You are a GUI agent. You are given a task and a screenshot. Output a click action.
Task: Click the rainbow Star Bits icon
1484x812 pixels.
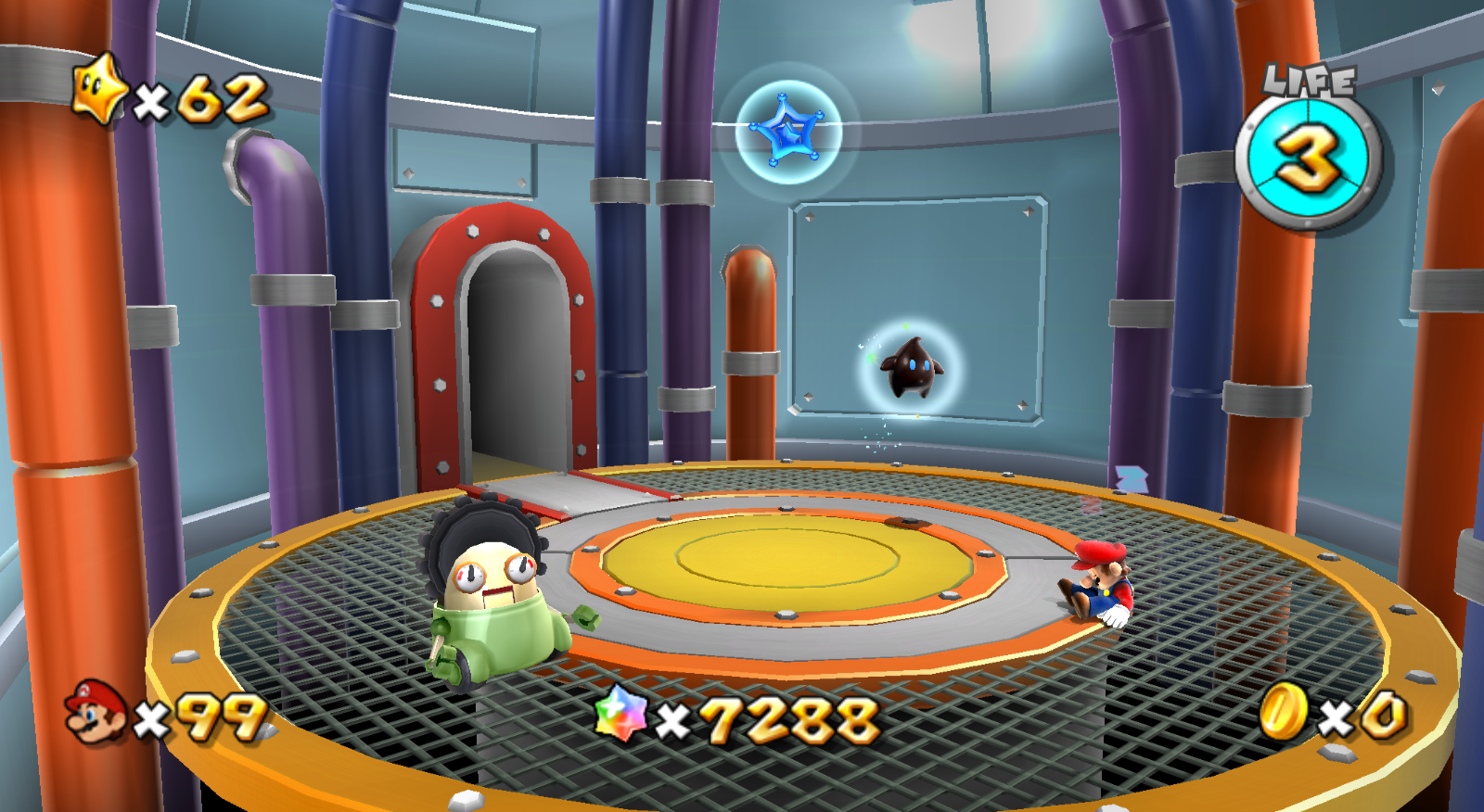[620, 715]
